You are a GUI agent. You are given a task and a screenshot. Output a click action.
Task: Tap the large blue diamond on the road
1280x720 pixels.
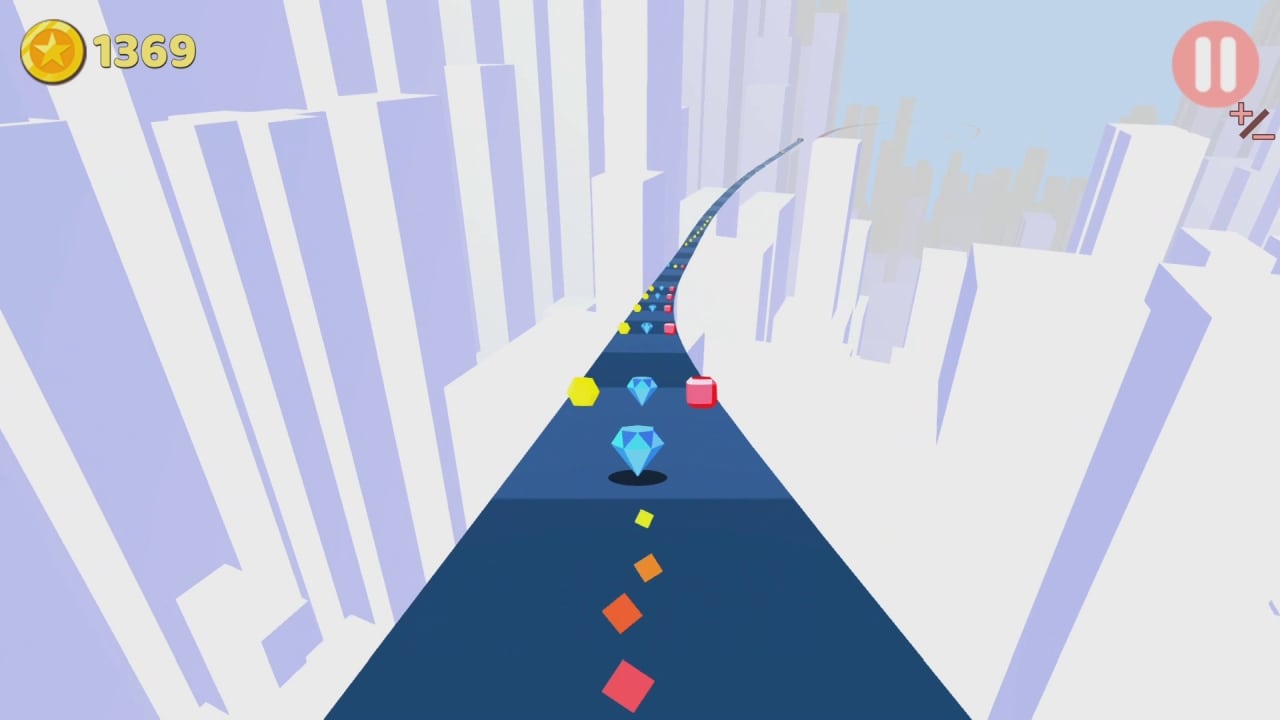click(x=637, y=447)
